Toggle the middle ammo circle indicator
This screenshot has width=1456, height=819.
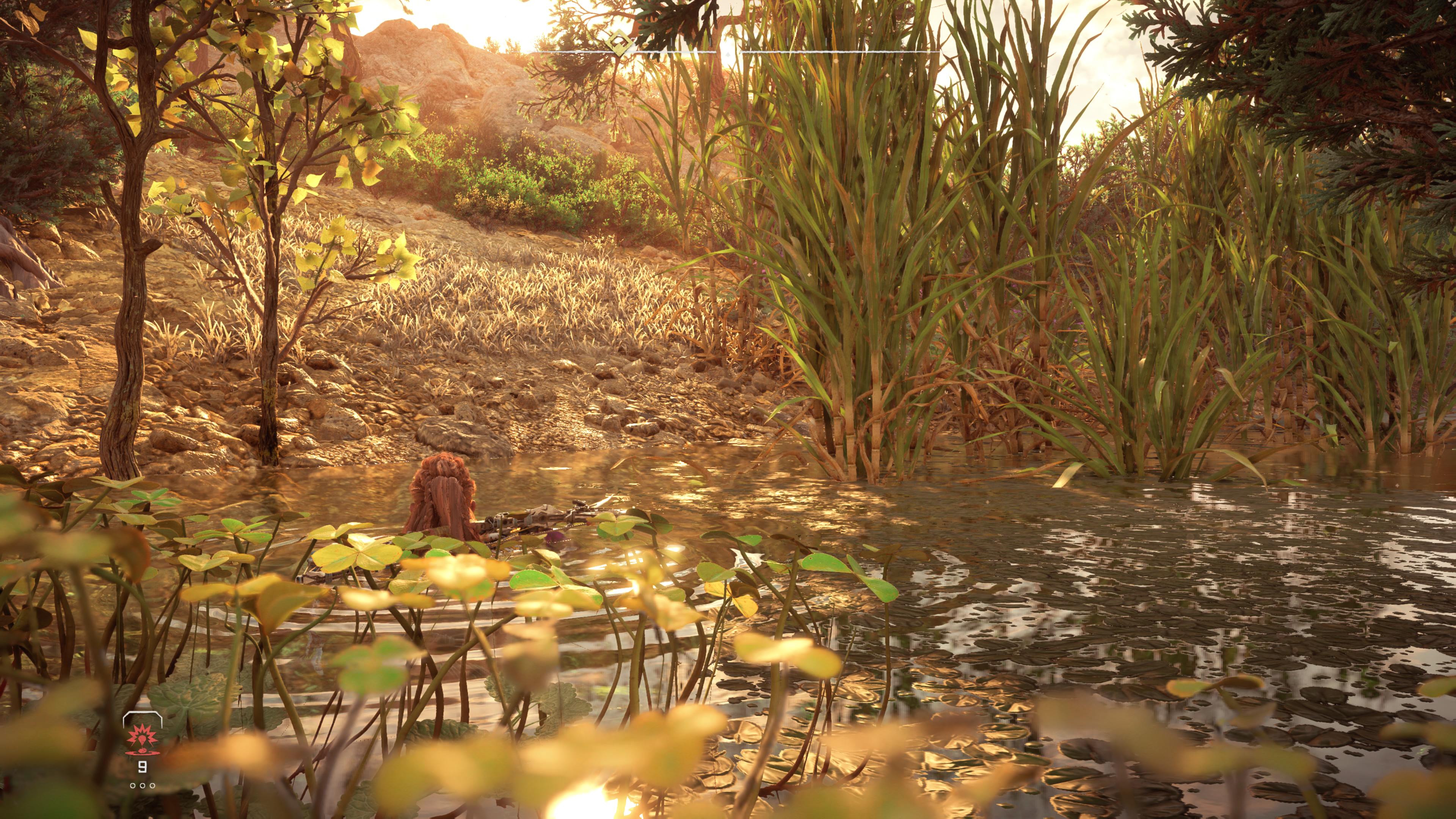coord(143,786)
